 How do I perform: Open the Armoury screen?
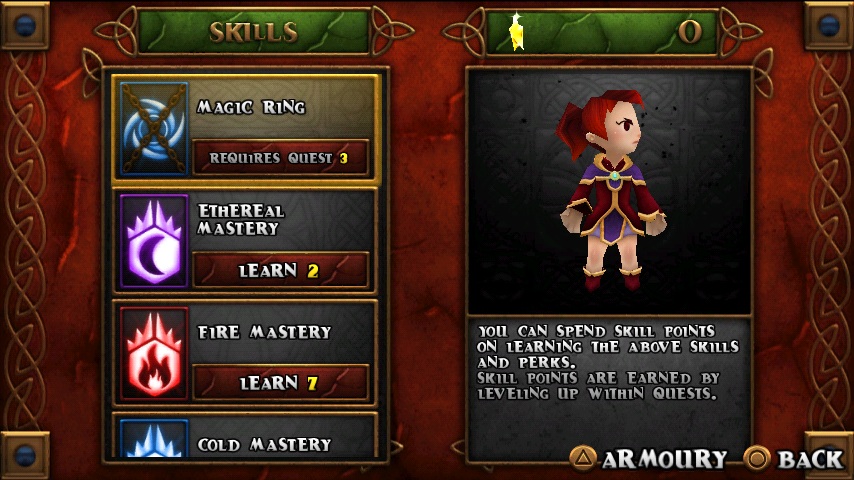(x=649, y=459)
